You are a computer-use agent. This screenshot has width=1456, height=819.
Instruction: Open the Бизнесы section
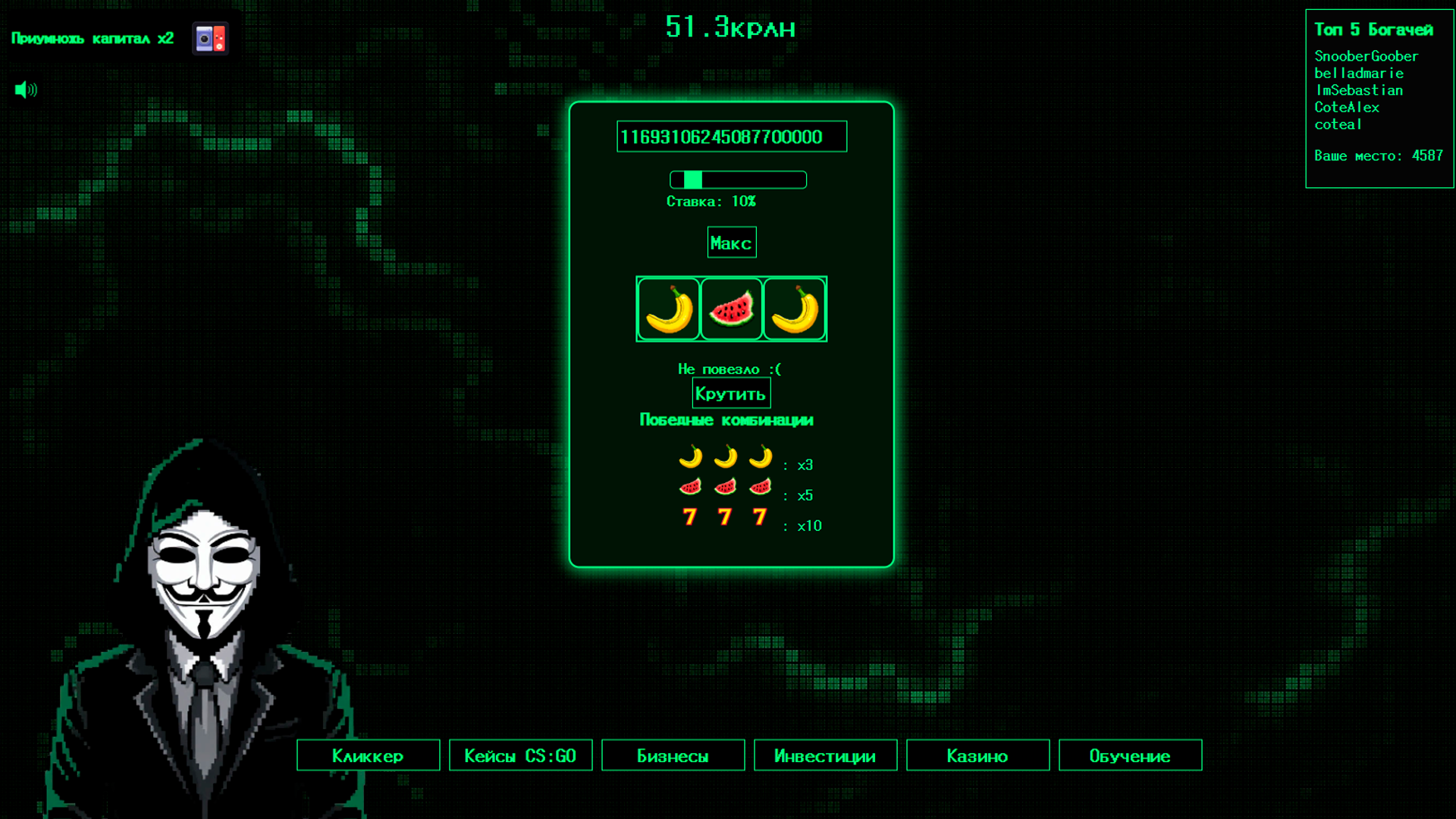[x=673, y=755]
